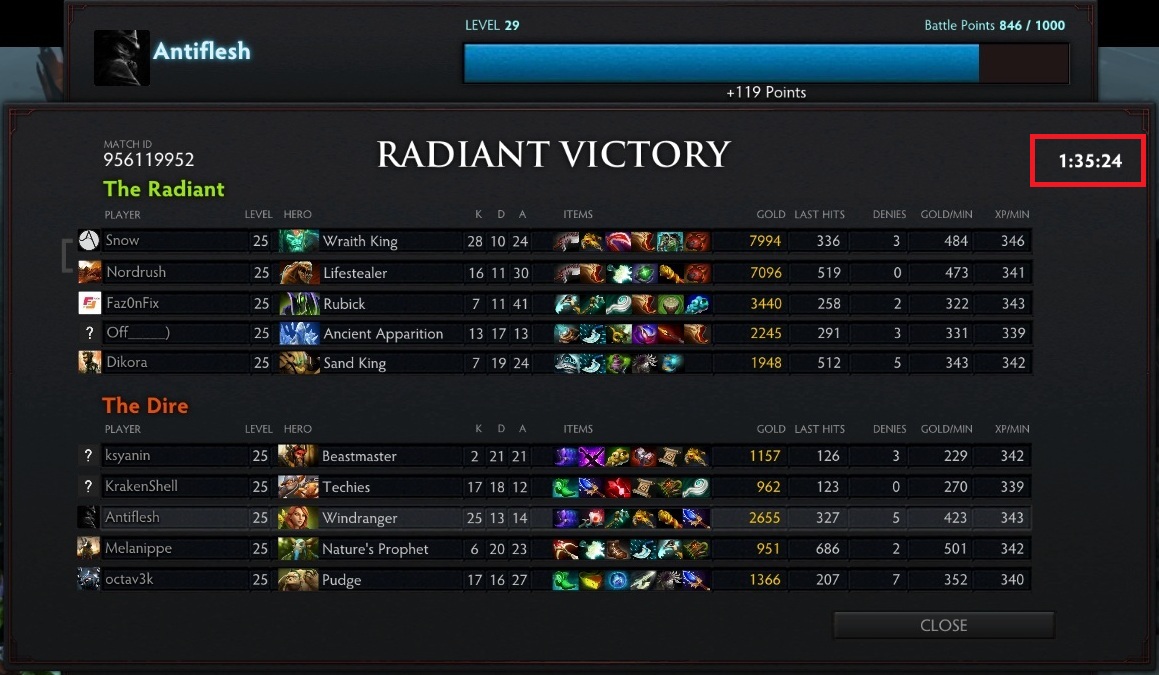This screenshot has height=675, width=1159.
Task: Click the Techies hero portrait
Action: pos(298,487)
